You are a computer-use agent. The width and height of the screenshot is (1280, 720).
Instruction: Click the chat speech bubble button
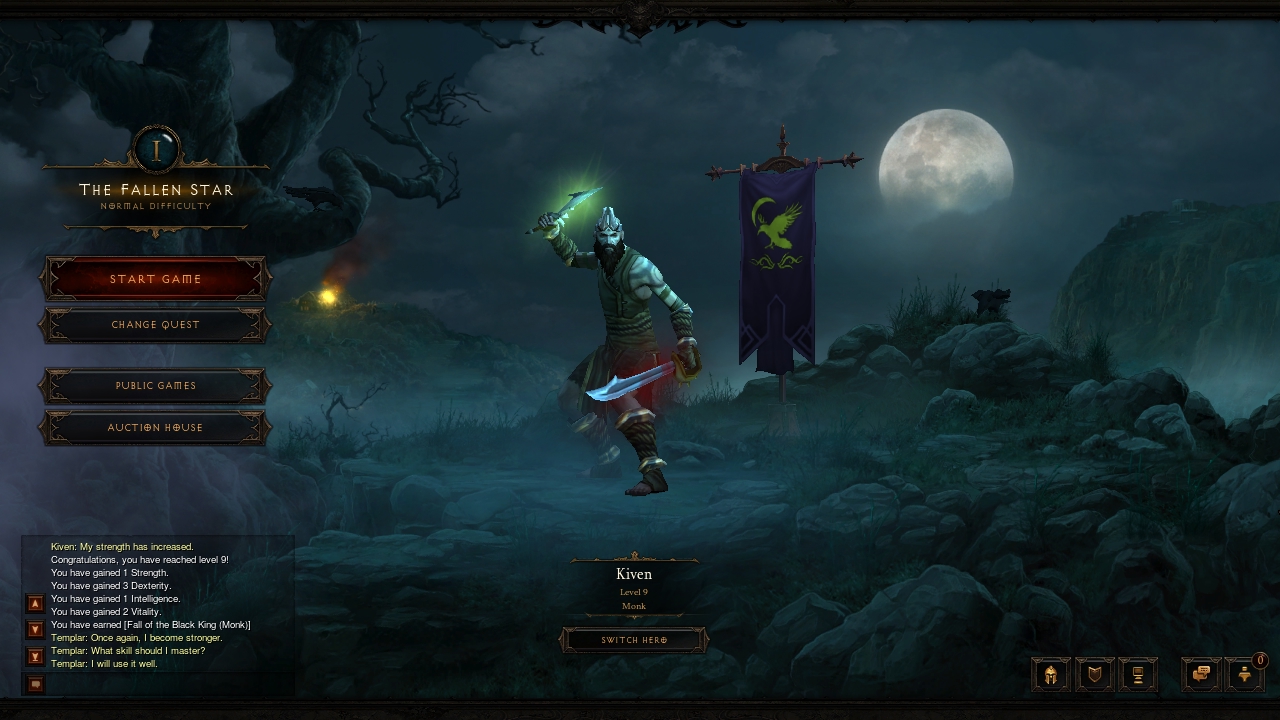35,684
